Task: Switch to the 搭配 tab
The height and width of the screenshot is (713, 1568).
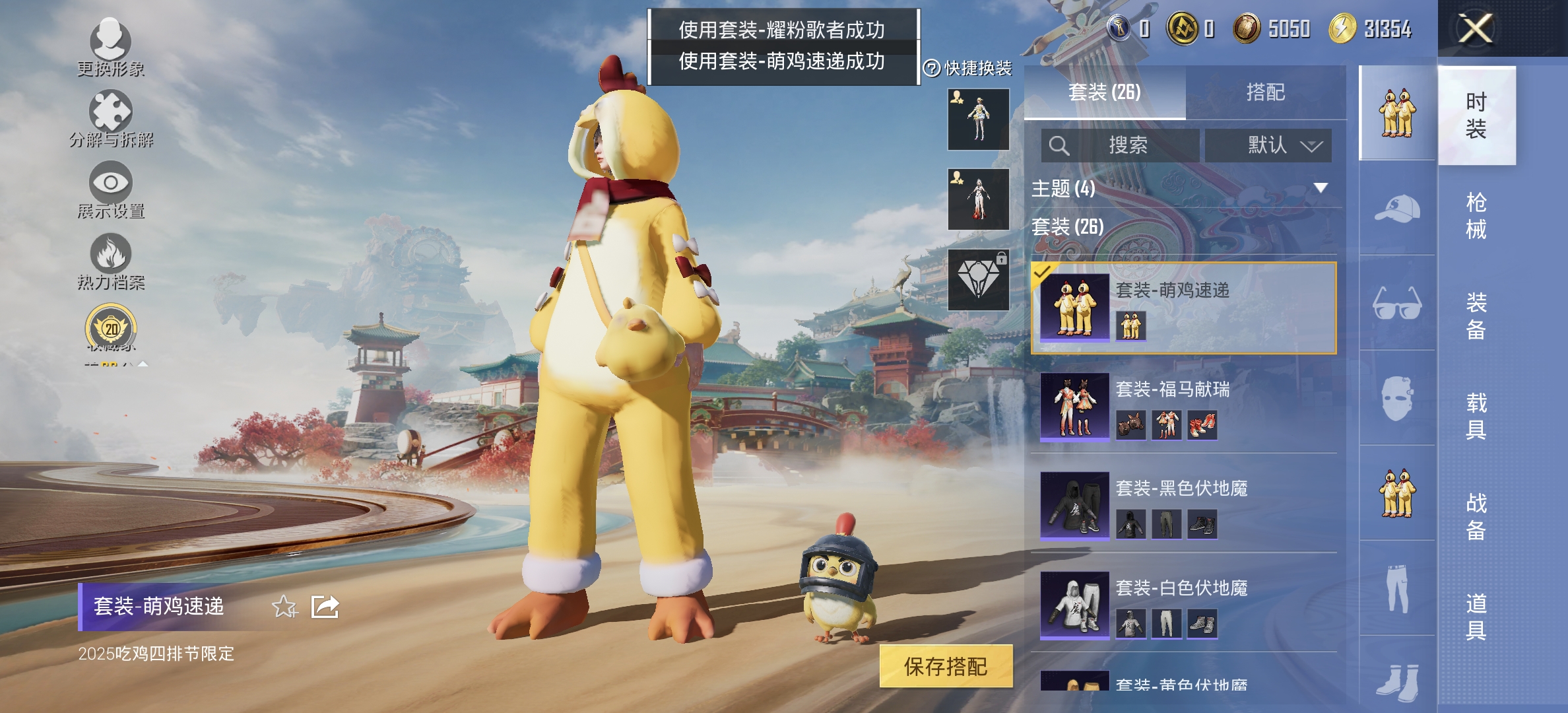Action: (1266, 92)
